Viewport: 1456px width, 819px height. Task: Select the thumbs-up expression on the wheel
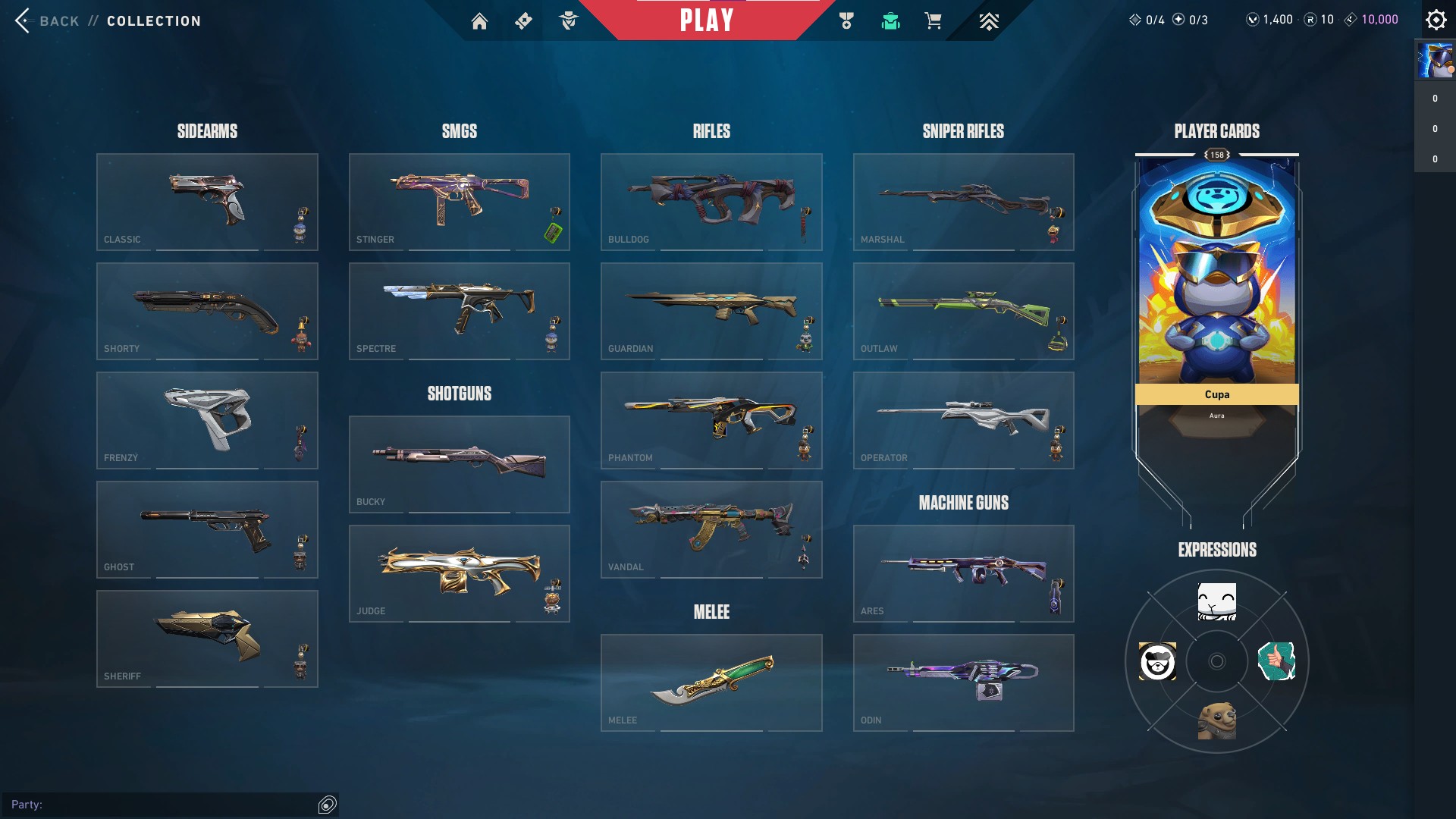coord(1276,661)
